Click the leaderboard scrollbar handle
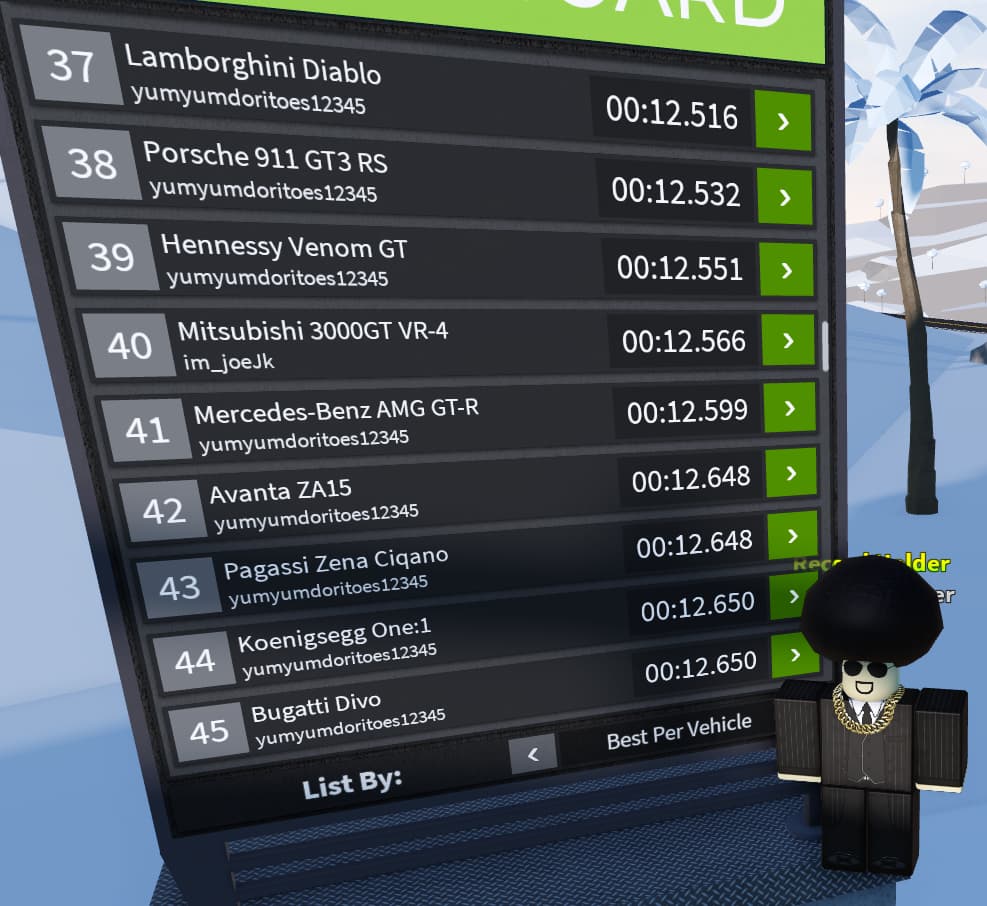Screen dimensions: 987x906 click(x=825, y=345)
